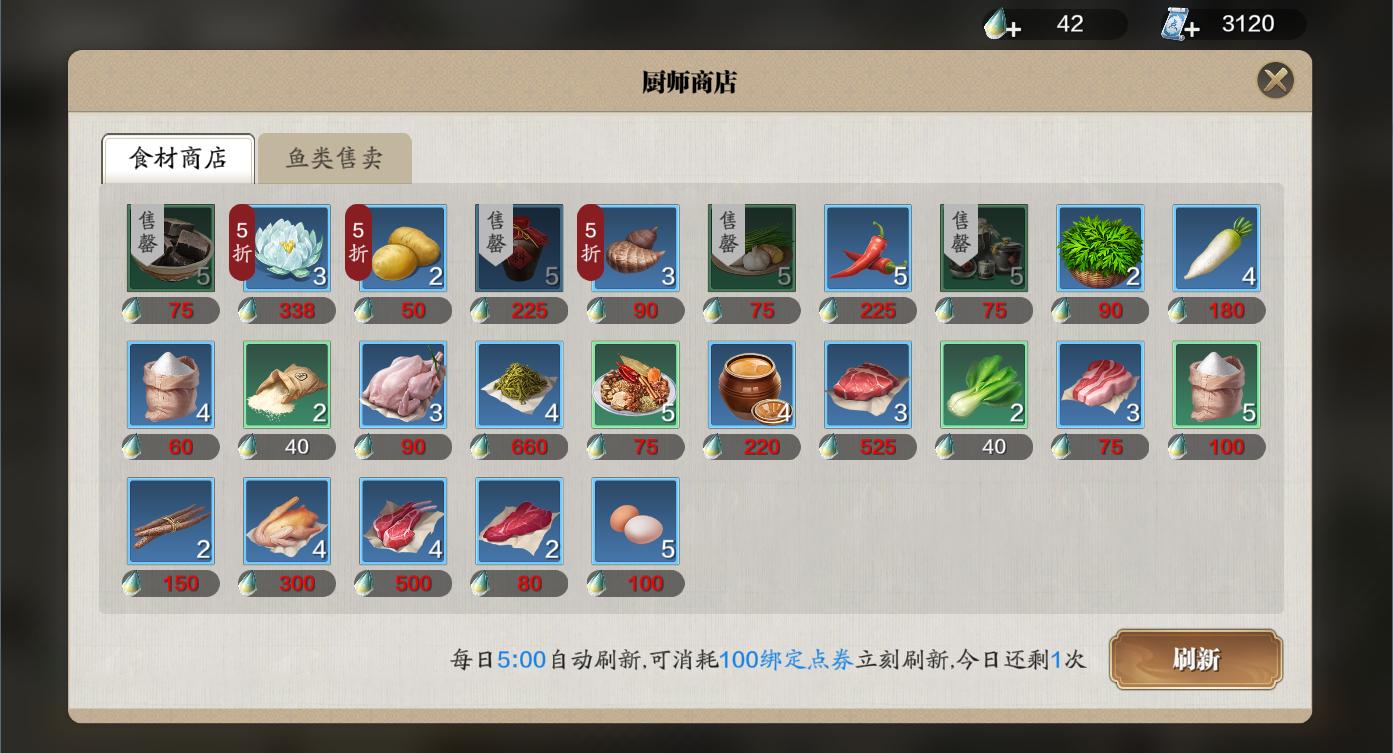Select the discounted potato item icon

(x=402, y=247)
